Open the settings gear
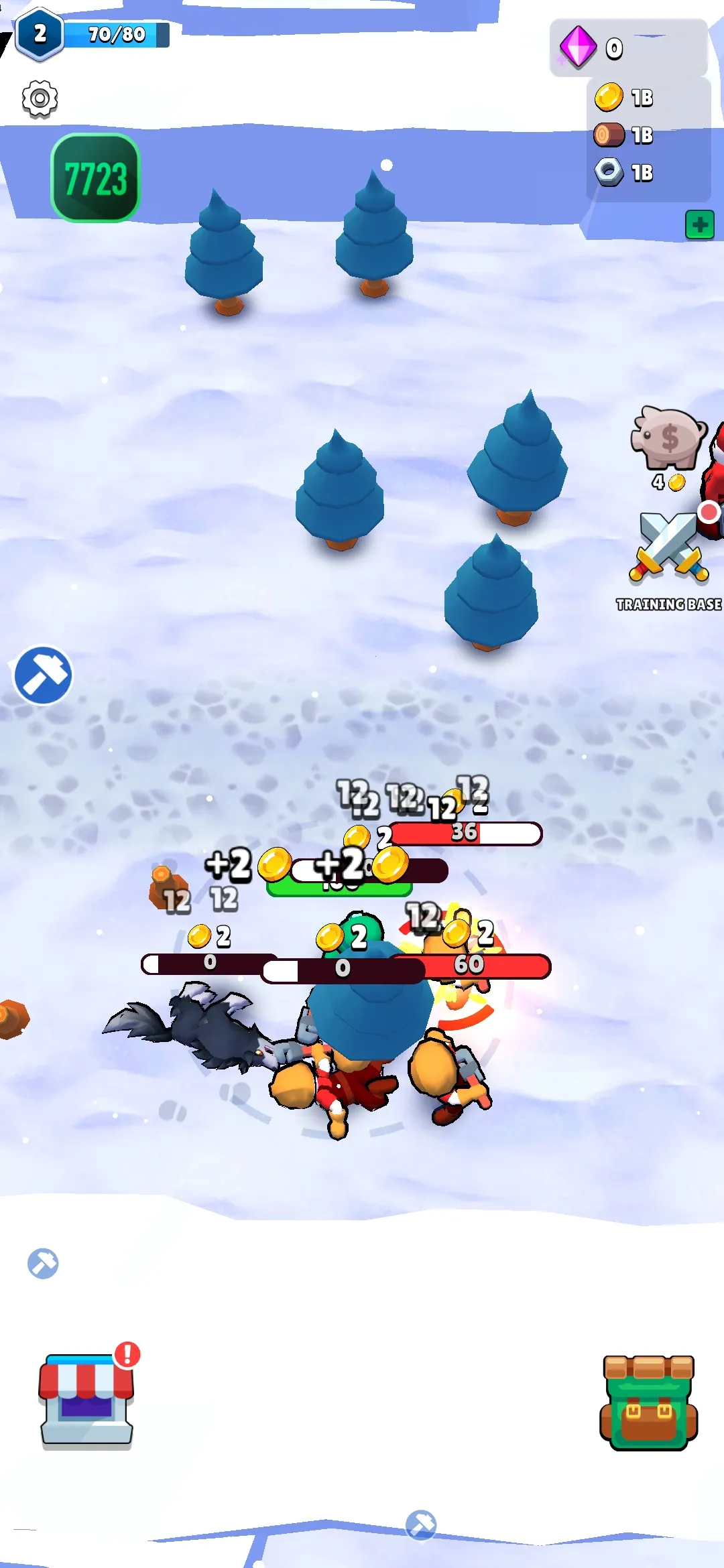The image size is (724, 1568). [x=40, y=99]
